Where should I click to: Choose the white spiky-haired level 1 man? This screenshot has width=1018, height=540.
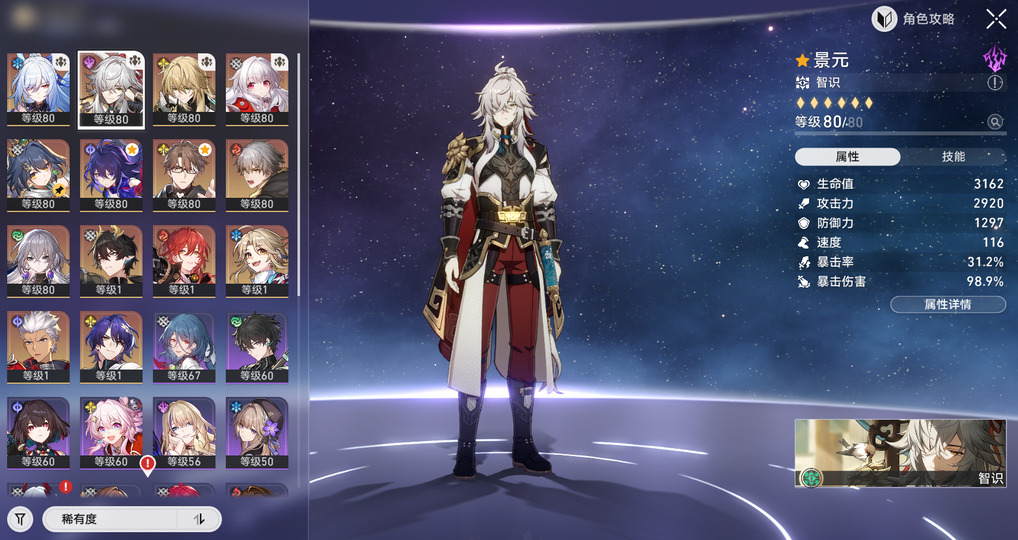(x=38, y=347)
